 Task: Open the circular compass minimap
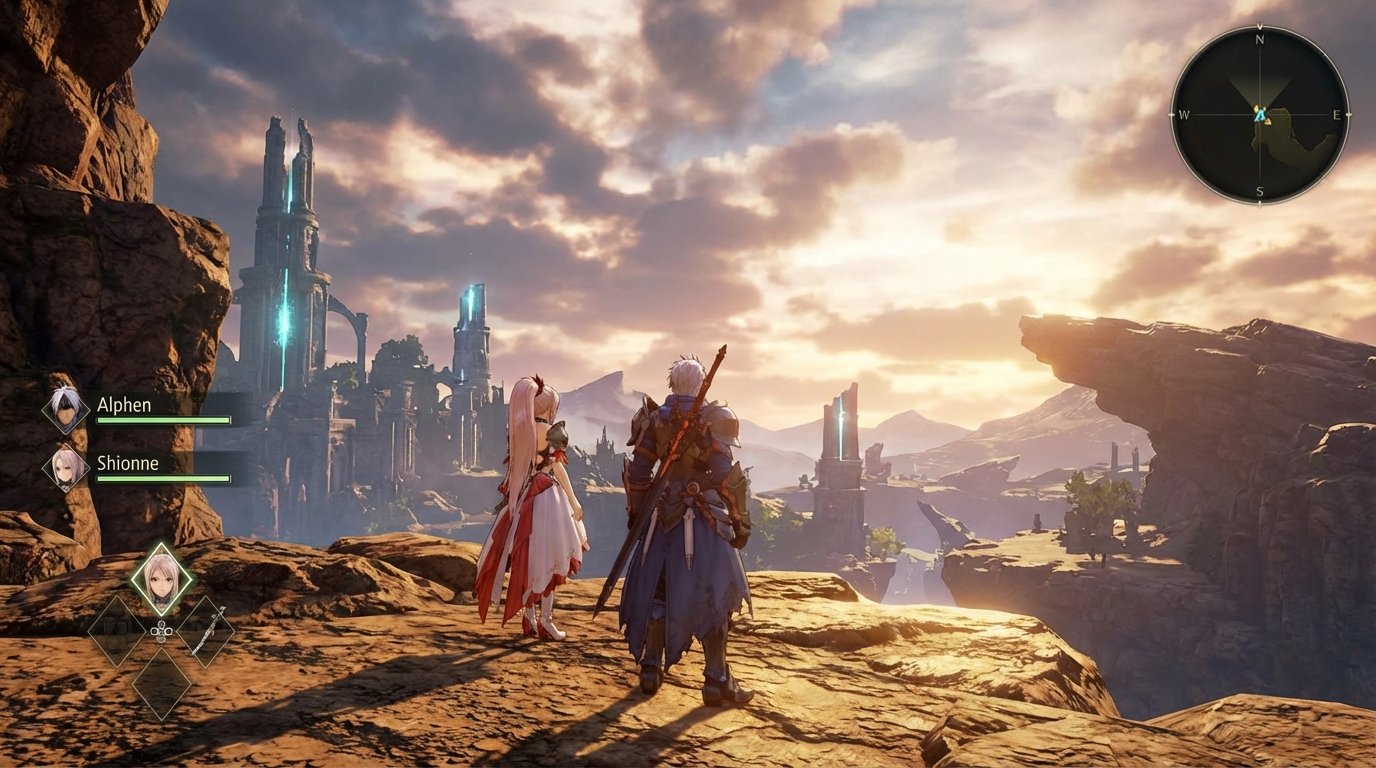tap(1260, 115)
